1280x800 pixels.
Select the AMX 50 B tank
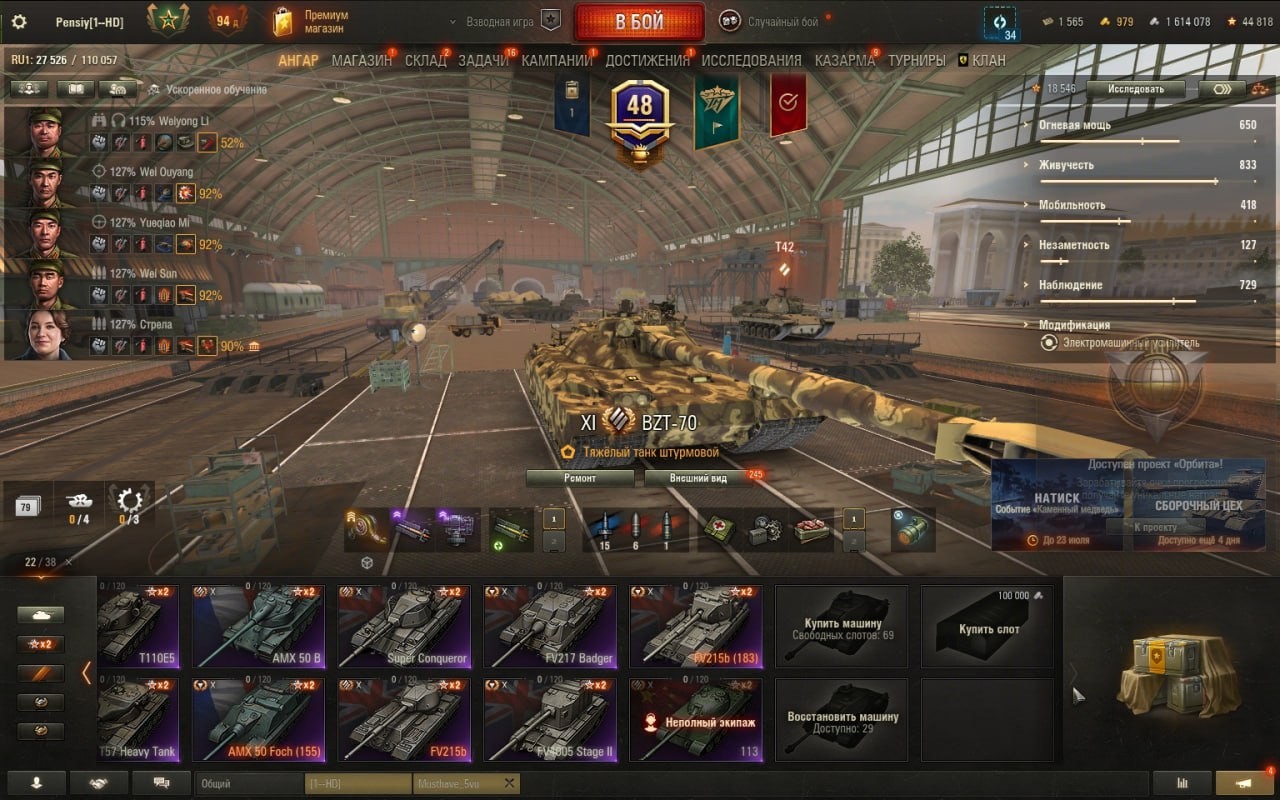coord(259,626)
